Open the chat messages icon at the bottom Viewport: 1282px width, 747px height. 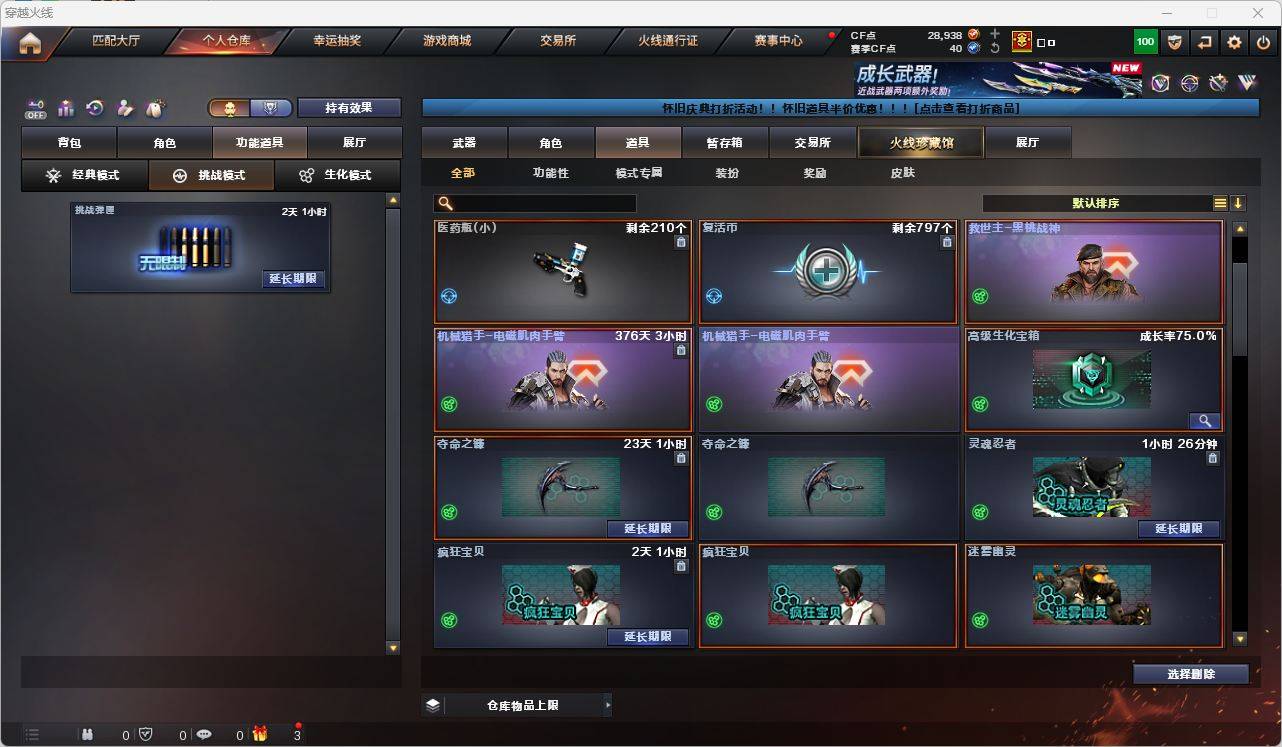tap(204, 733)
